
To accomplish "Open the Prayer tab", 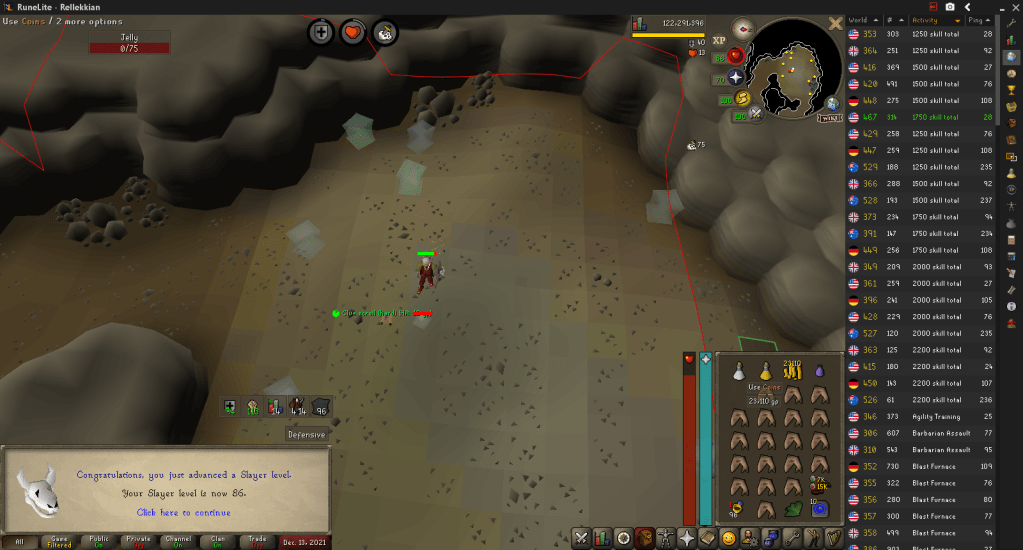I will (x=687, y=538).
